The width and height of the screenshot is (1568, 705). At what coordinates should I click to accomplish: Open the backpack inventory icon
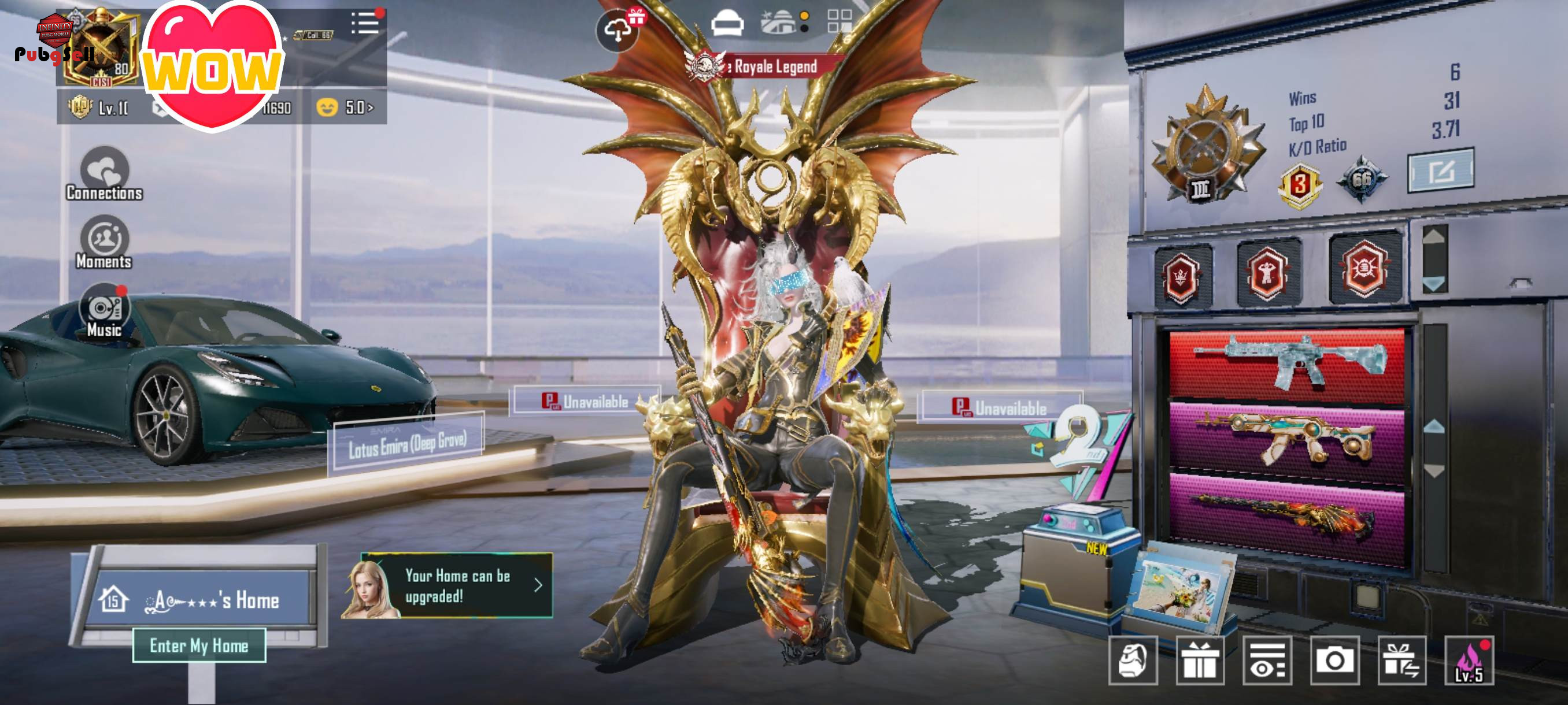(1133, 661)
